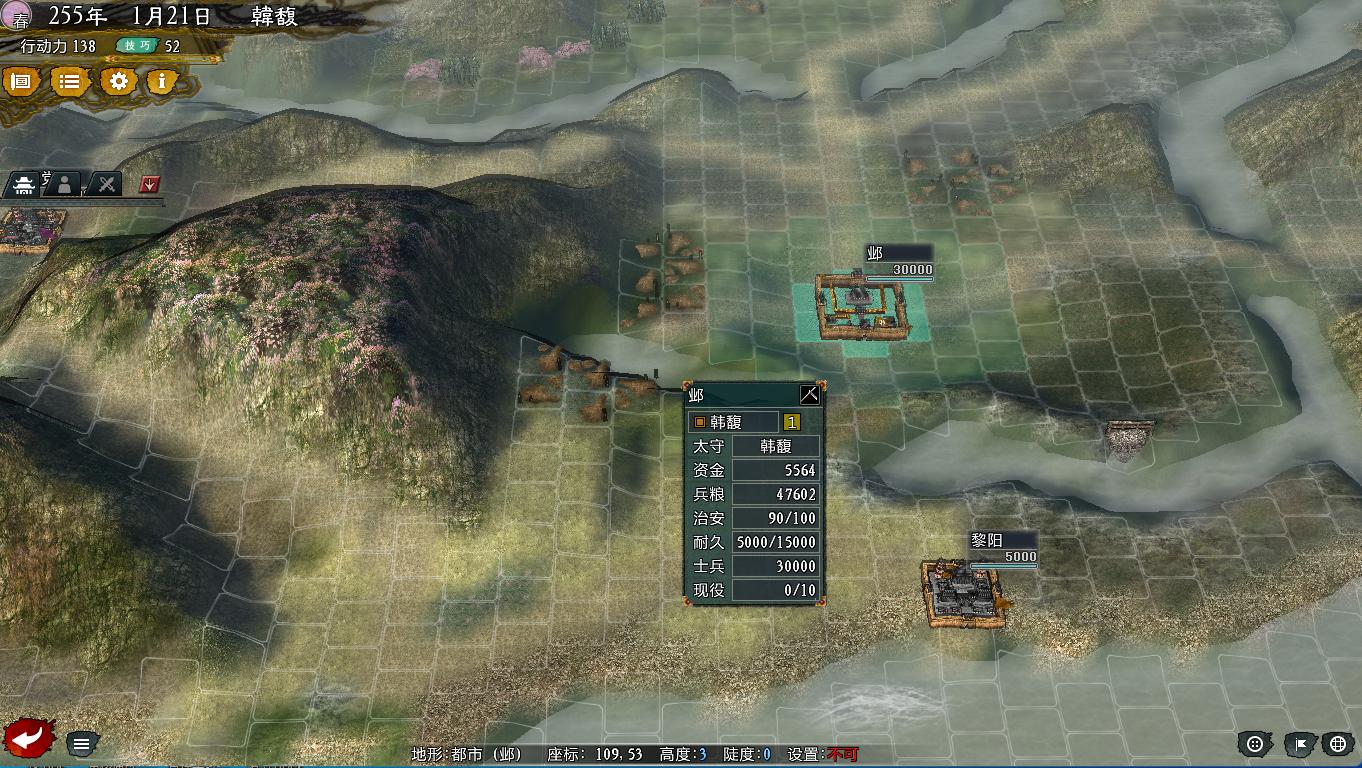Select the 太守 韩馥 field in the panel
Viewport: 1362px width, 768px height.
[x=775, y=445]
